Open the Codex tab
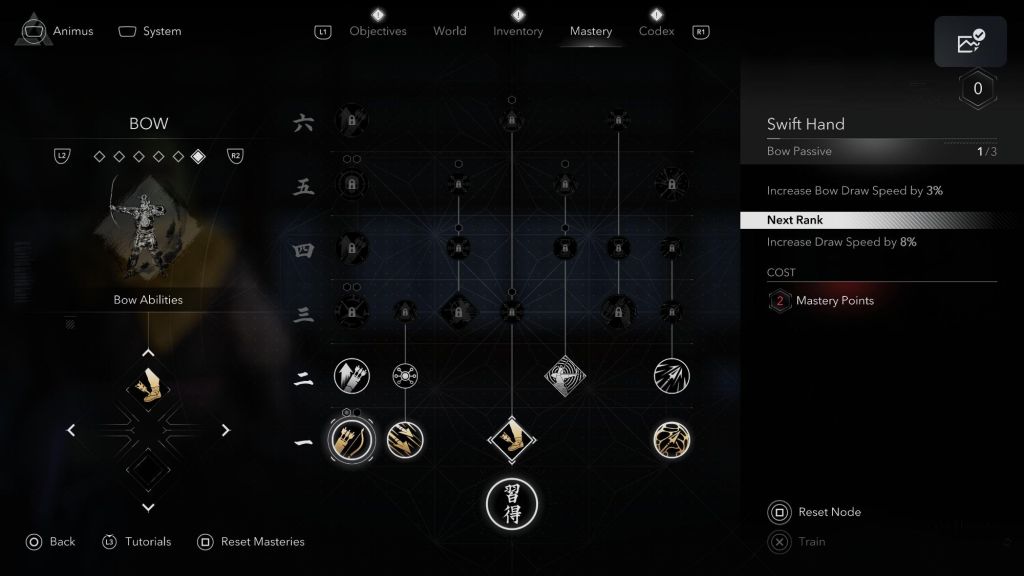 click(657, 31)
